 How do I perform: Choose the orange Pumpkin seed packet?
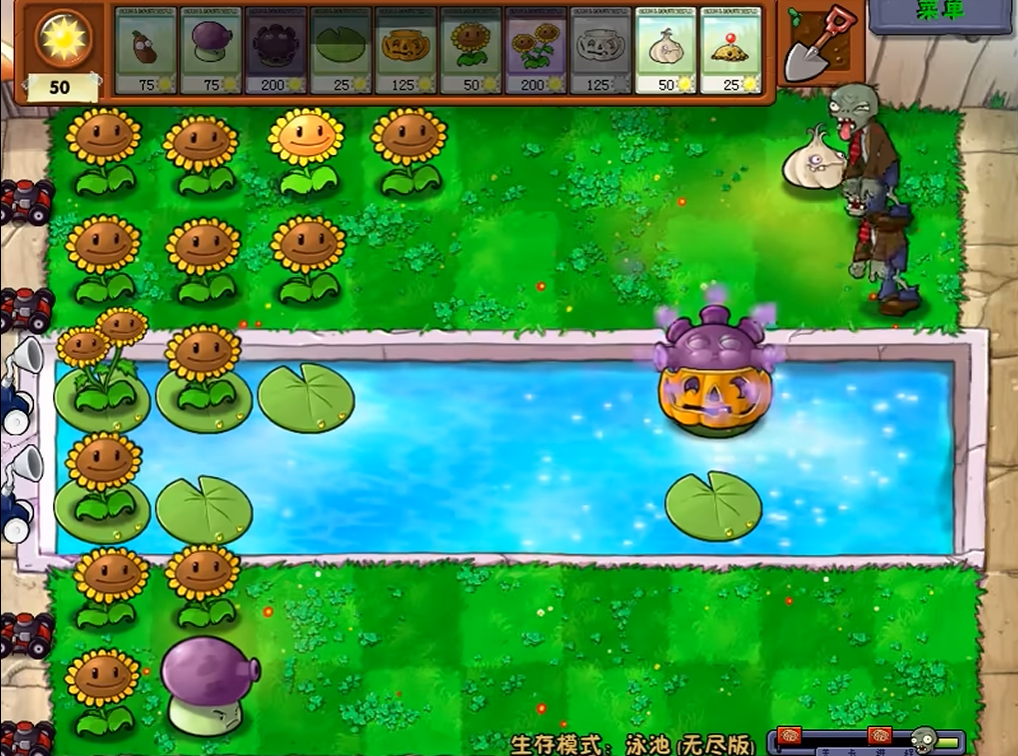[405, 50]
